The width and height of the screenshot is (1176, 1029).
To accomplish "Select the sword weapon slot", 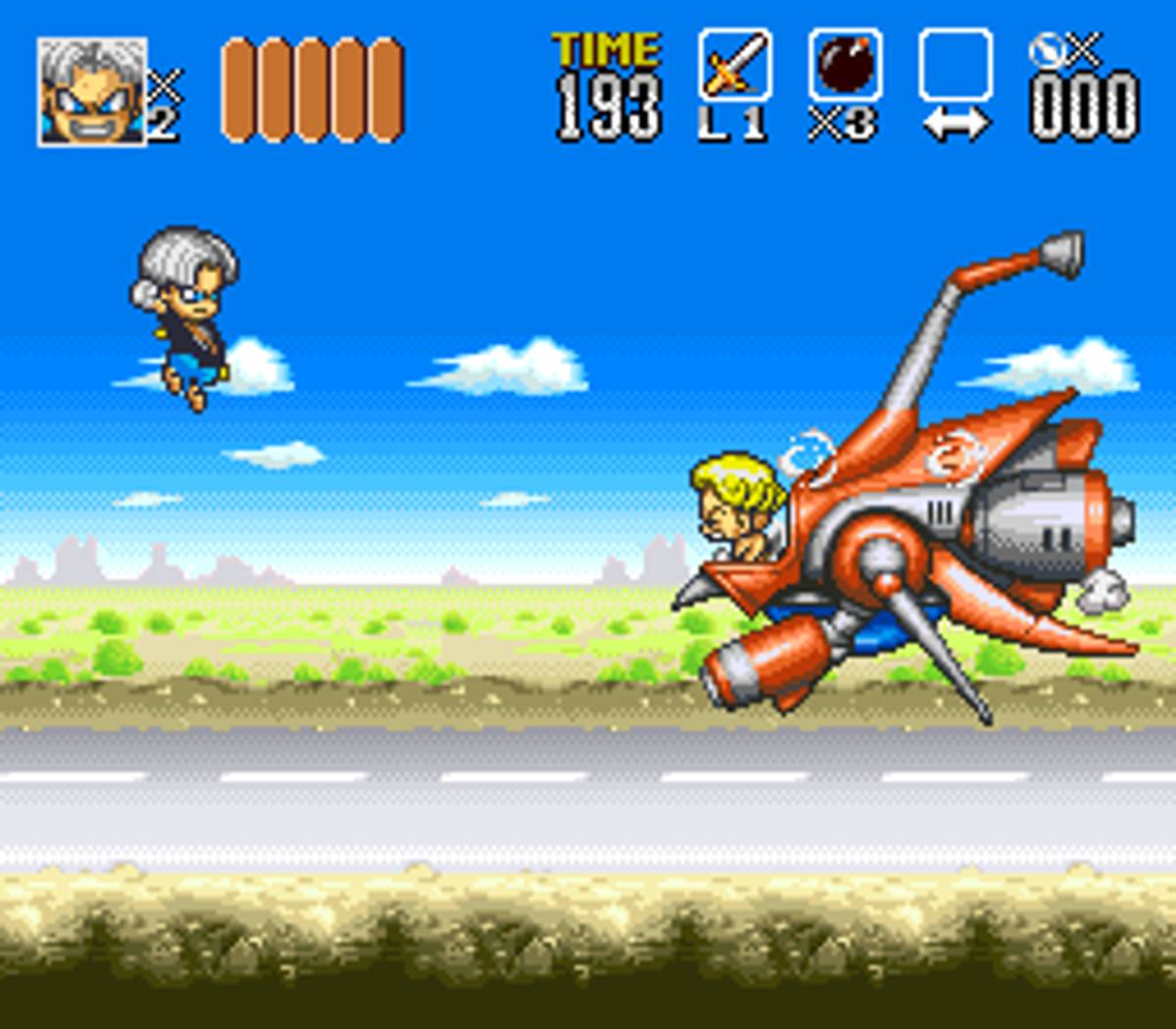I will click(x=735, y=66).
